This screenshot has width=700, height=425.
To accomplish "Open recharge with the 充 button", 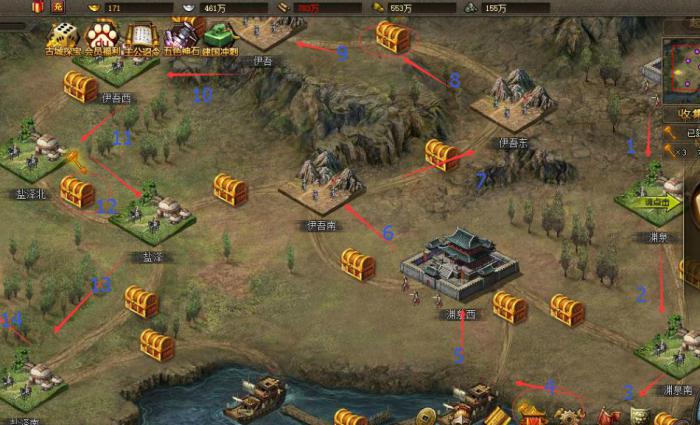I will pyautogui.click(x=58, y=7).
